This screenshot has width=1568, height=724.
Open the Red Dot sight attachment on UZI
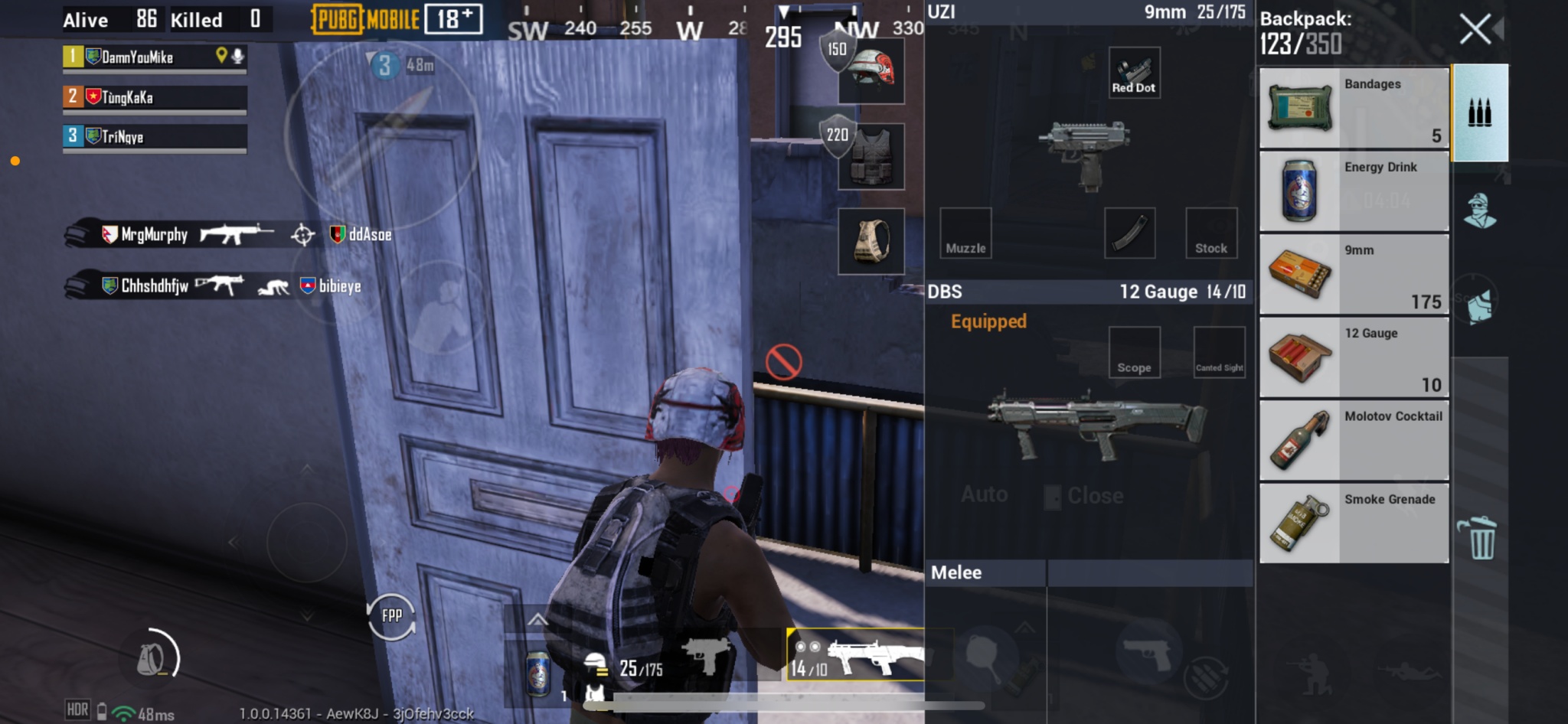(x=1134, y=71)
